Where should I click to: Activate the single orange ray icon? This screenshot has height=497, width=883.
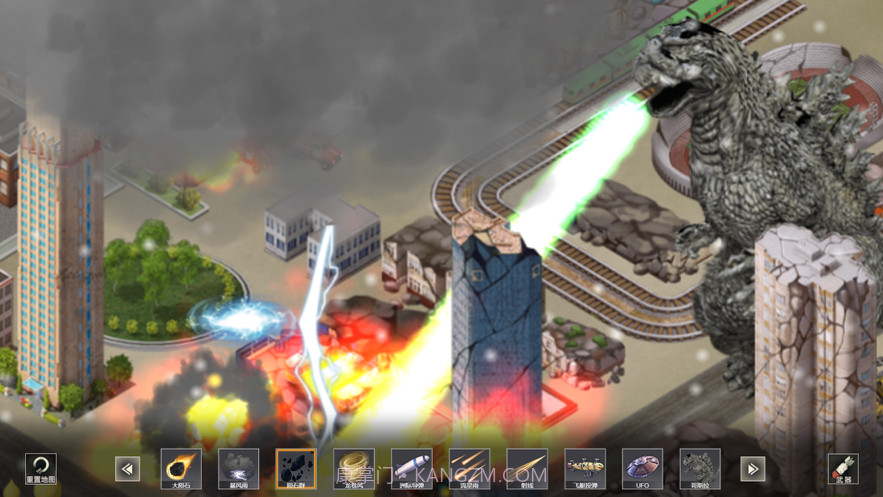(527, 468)
